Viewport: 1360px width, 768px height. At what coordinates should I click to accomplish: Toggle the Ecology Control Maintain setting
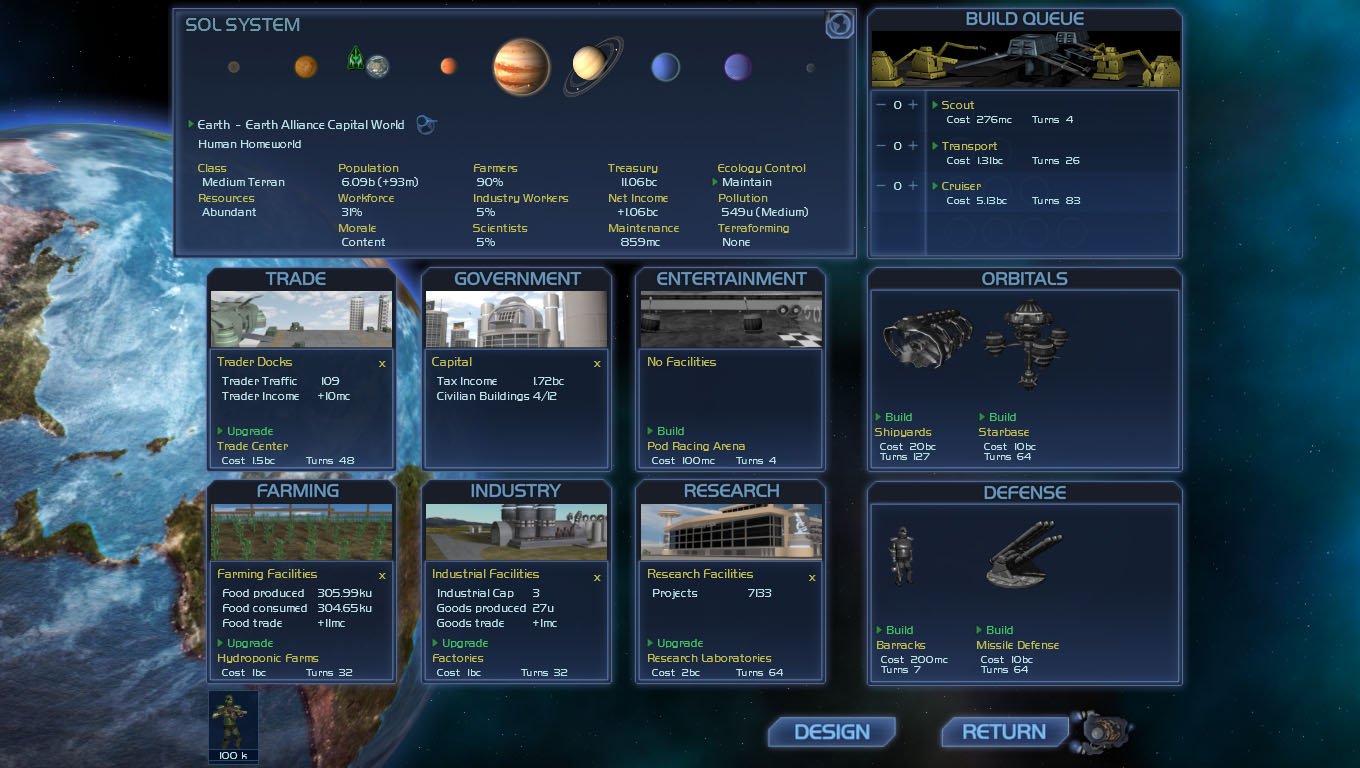tap(746, 183)
